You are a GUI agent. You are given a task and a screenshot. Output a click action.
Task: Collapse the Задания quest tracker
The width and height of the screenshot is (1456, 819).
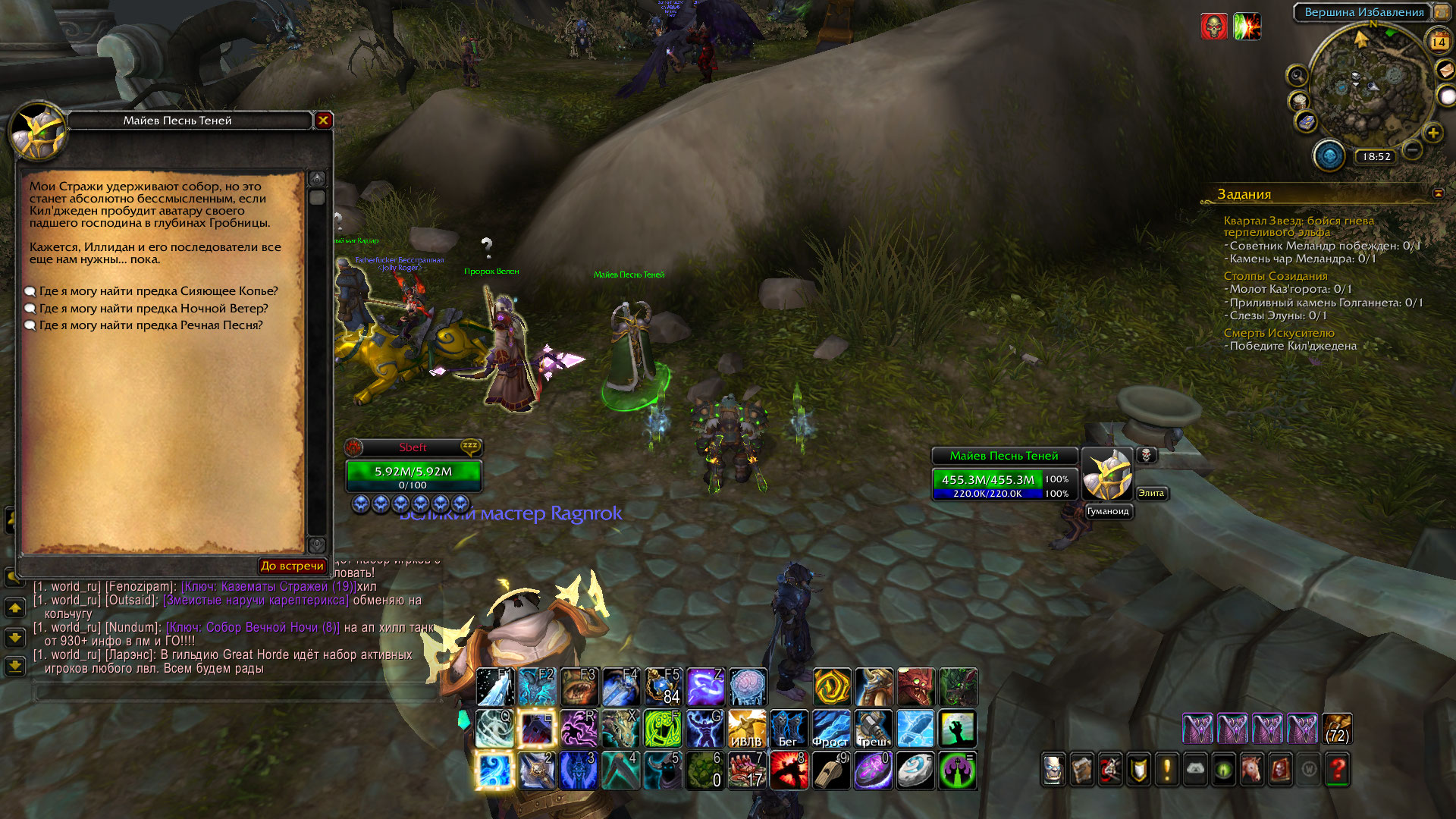pos(1438,193)
